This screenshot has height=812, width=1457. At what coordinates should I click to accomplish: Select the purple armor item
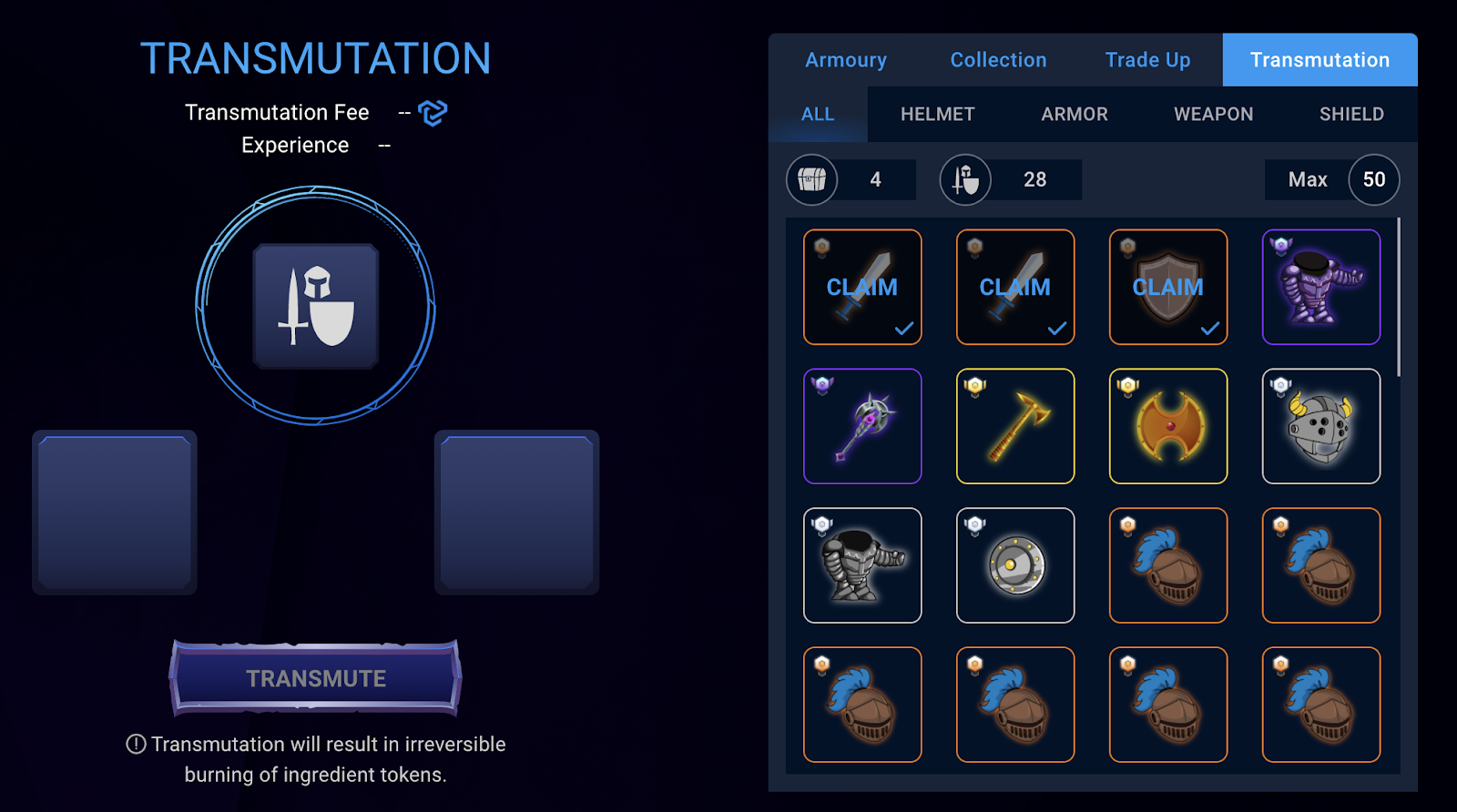coord(1321,288)
